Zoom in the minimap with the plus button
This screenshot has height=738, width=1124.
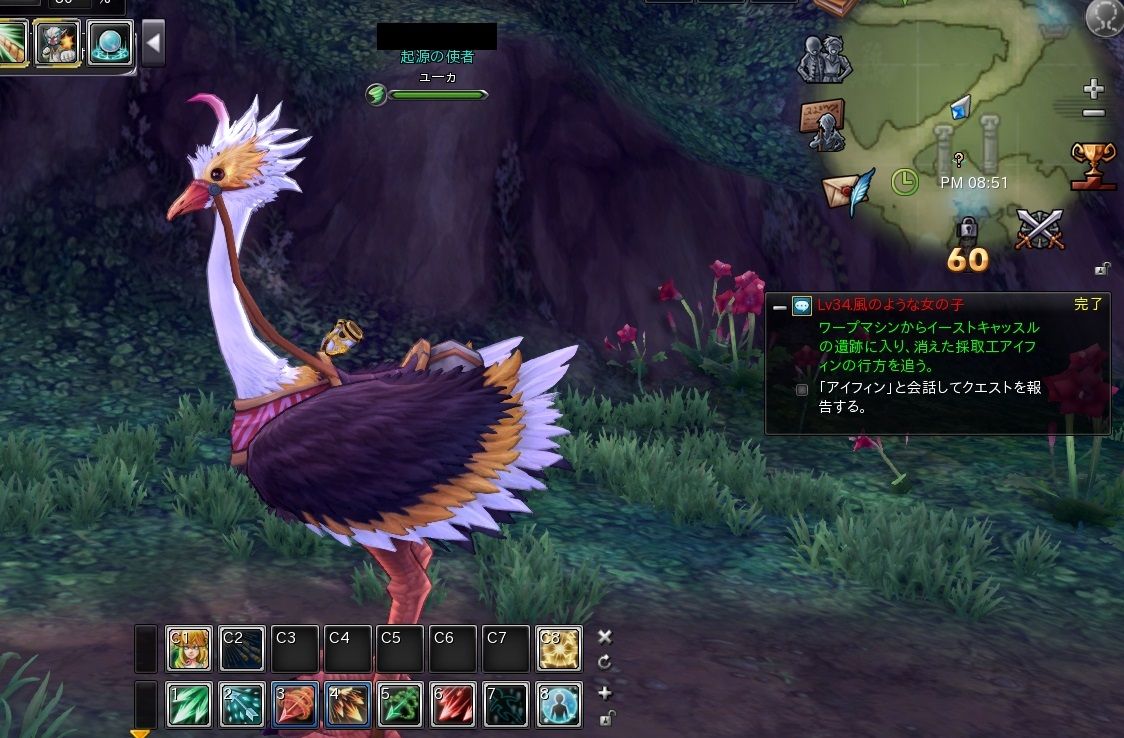pos(1094,89)
